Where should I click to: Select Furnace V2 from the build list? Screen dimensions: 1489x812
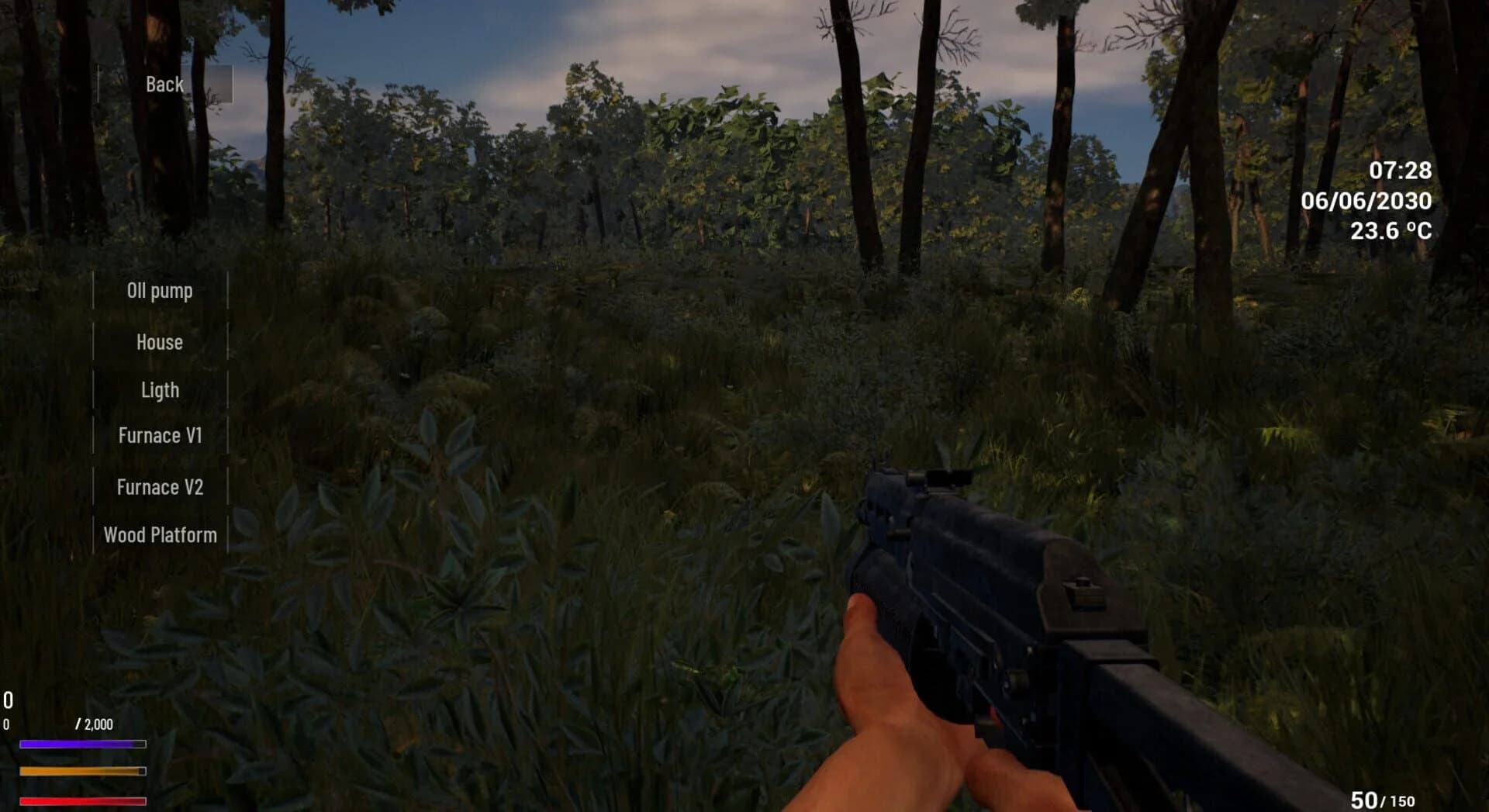(160, 486)
